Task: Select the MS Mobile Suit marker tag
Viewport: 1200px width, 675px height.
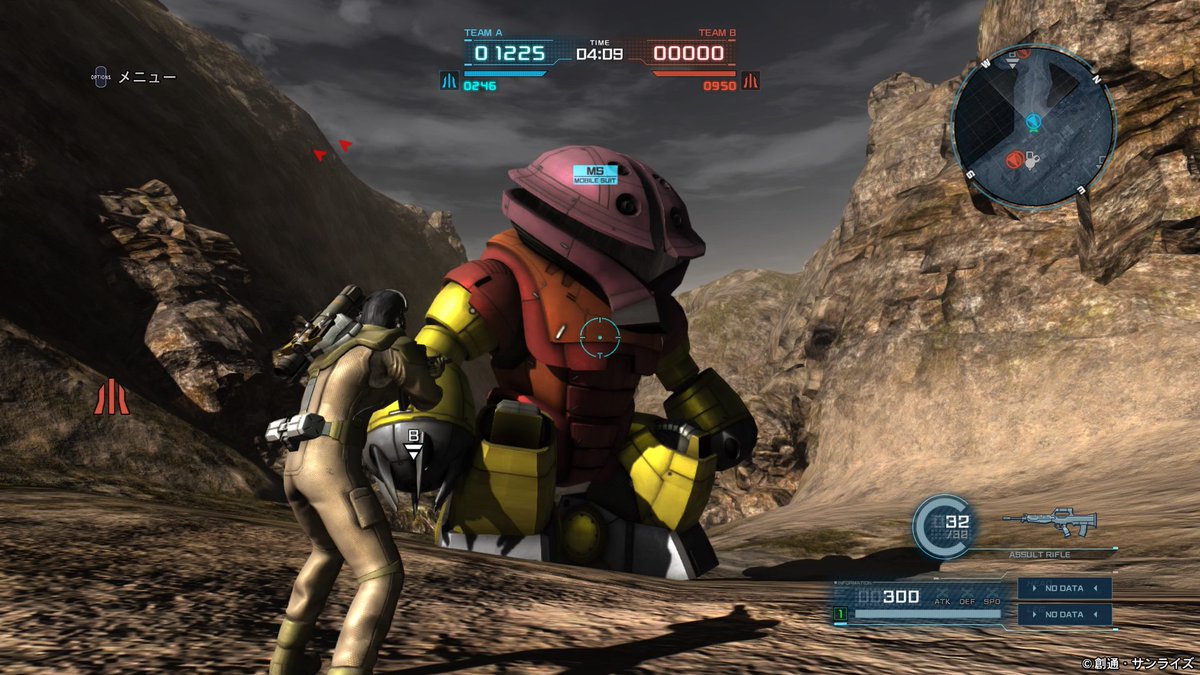Action: click(594, 174)
